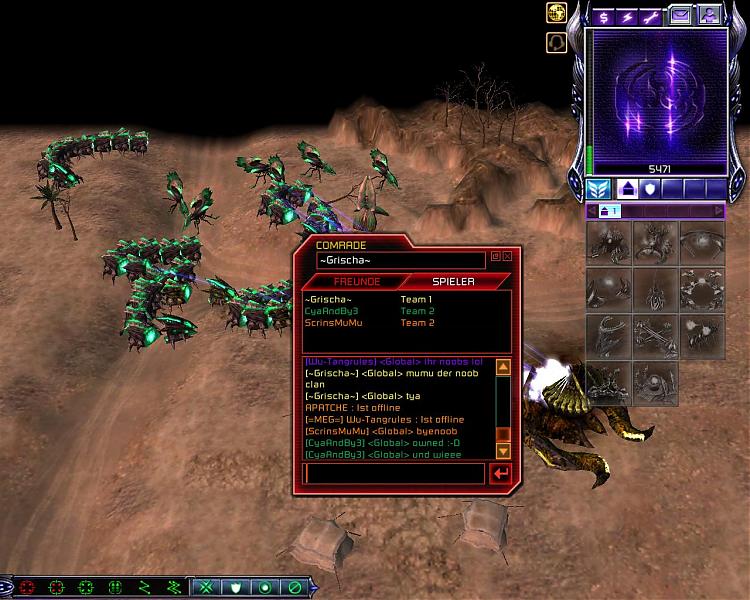Send the chat message with the enter arrow
The width and height of the screenshot is (750, 600).
[x=501, y=473]
